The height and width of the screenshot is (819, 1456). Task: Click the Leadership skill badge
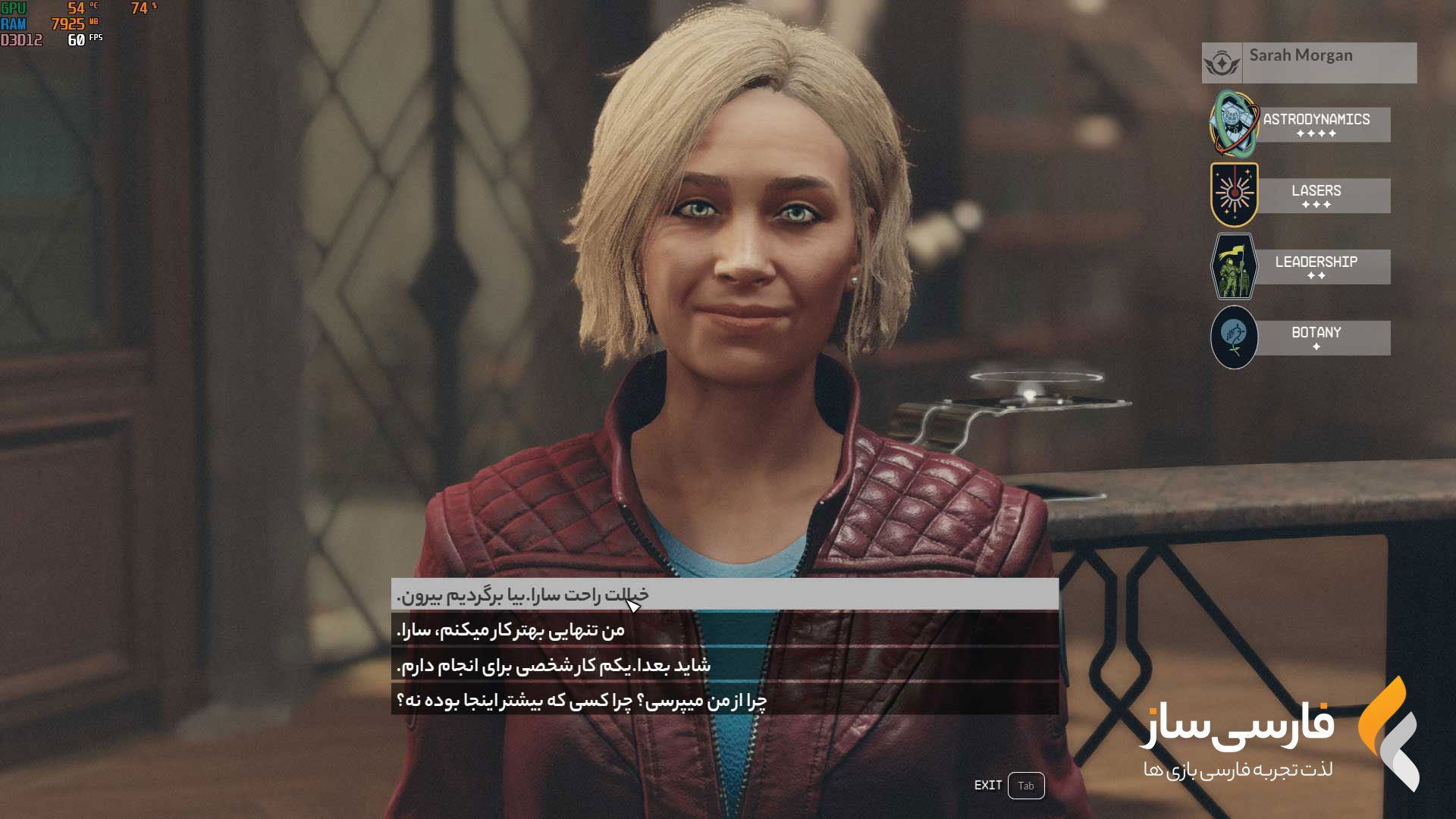click(x=1234, y=266)
